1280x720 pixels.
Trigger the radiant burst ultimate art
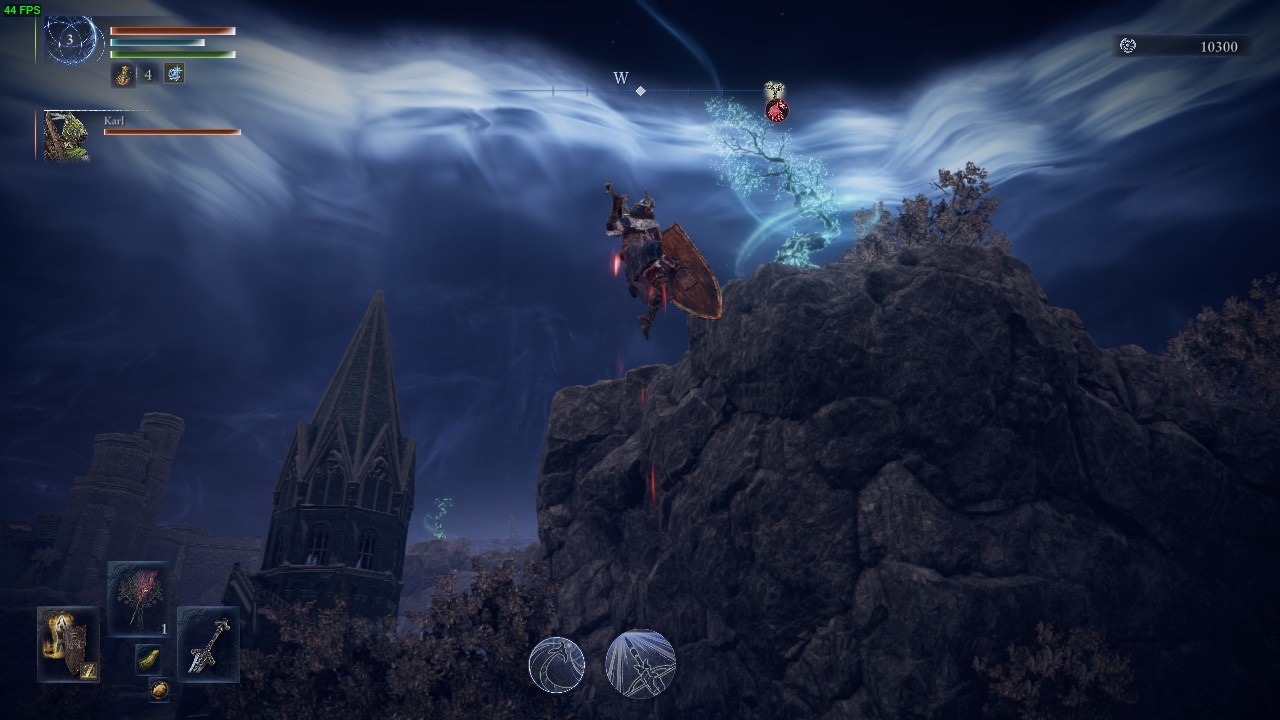(640, 664)
